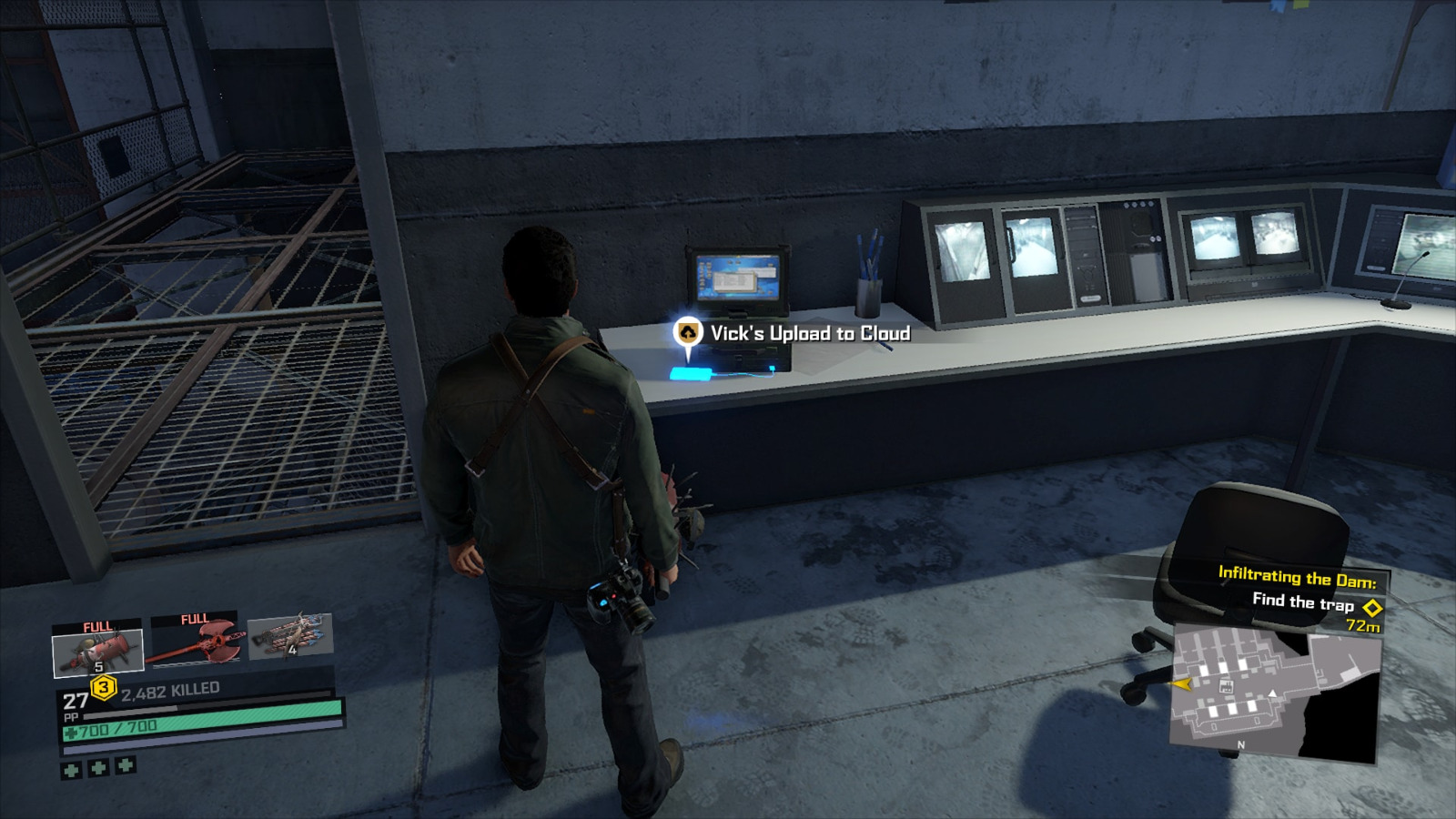Image resolution: width=1456 pixels, height=819 pixels.
Task: Select the crossbow weapon with 4 ammo
Action: pyautogui.click(x=290, y=636)
